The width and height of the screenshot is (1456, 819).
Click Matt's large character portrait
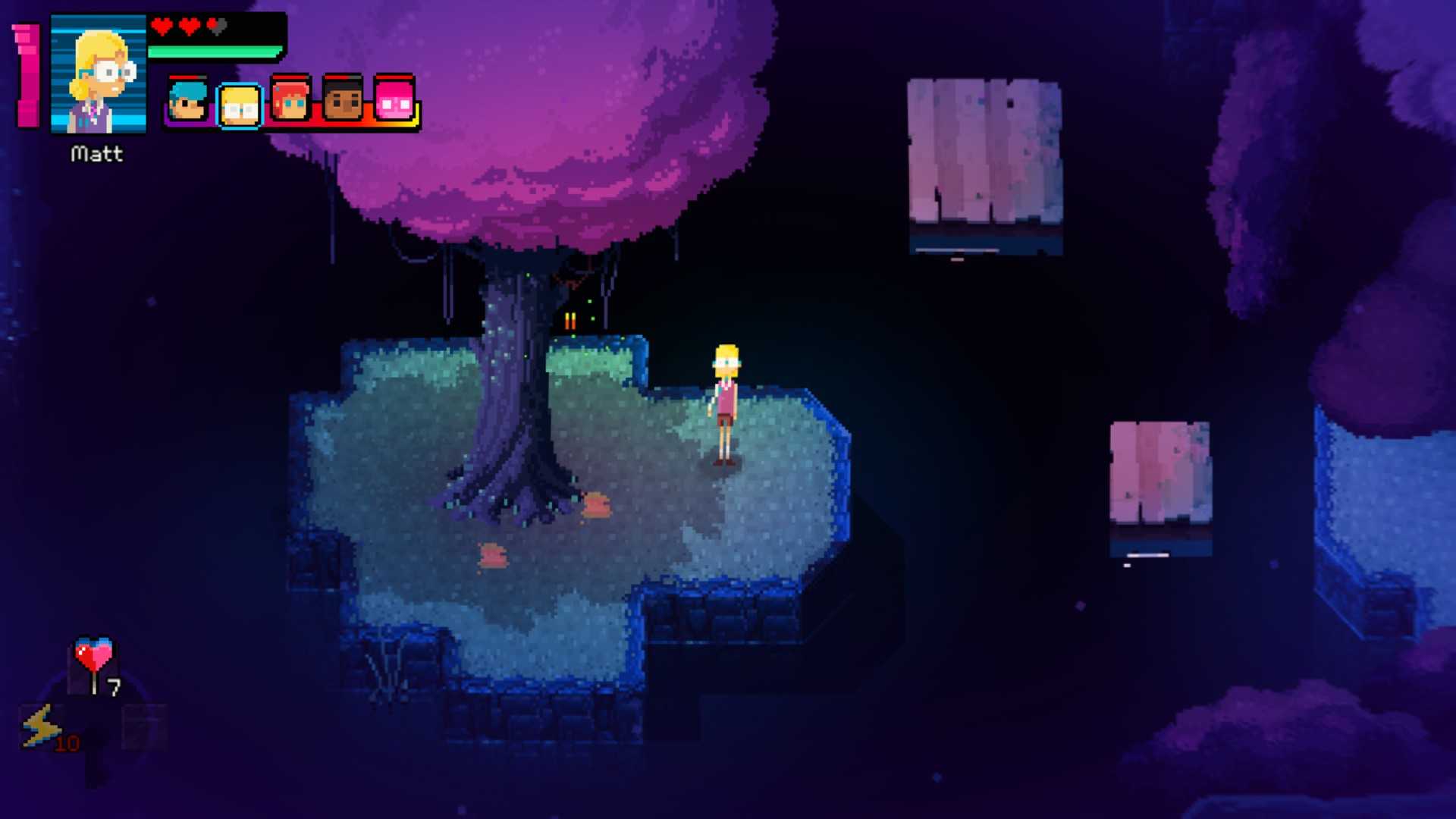pyautogui.click(x=98, y=74)
